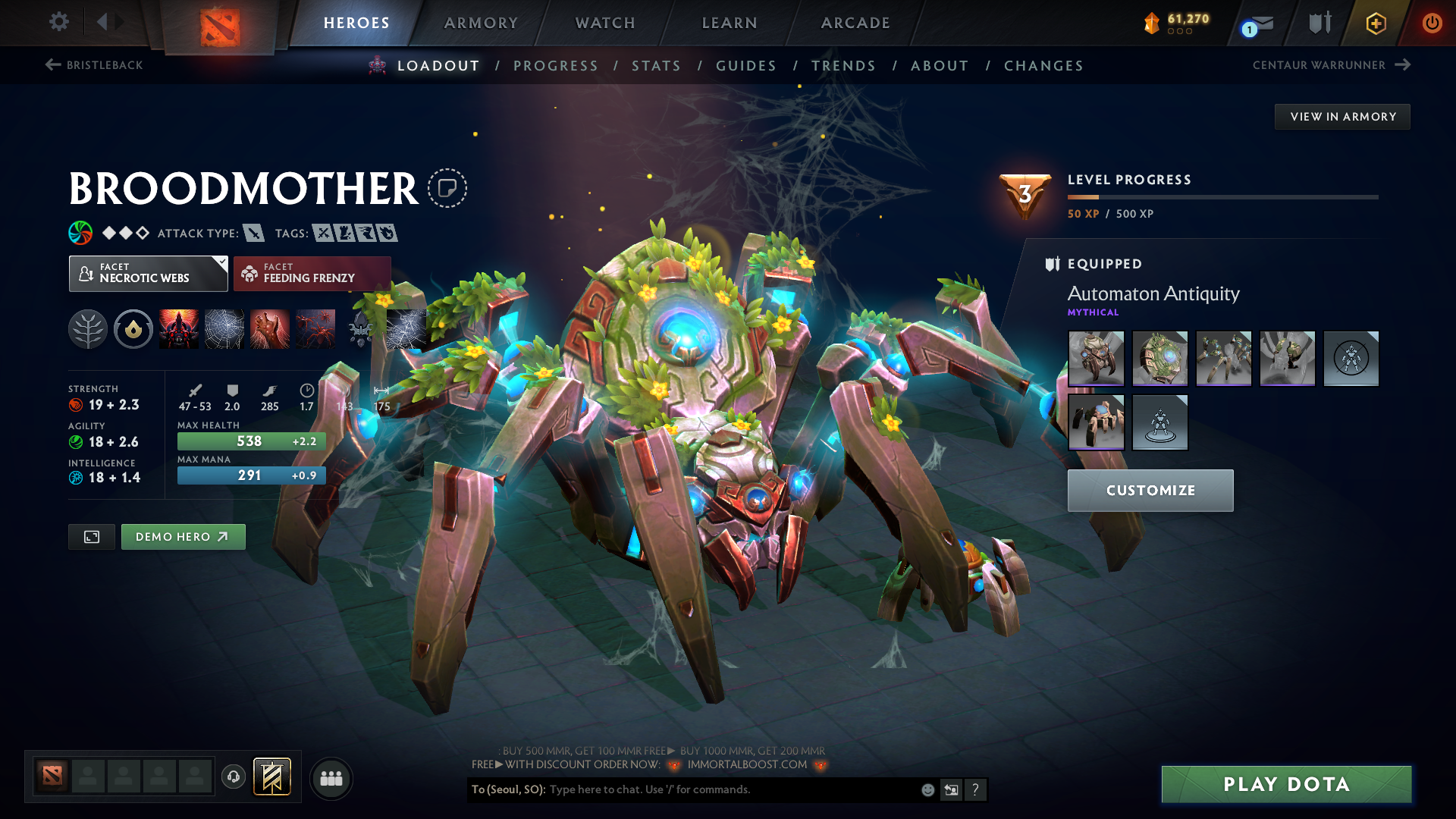Open the Broodmother talent tree icon
The image size is (1456, 819).
point(88,328)
